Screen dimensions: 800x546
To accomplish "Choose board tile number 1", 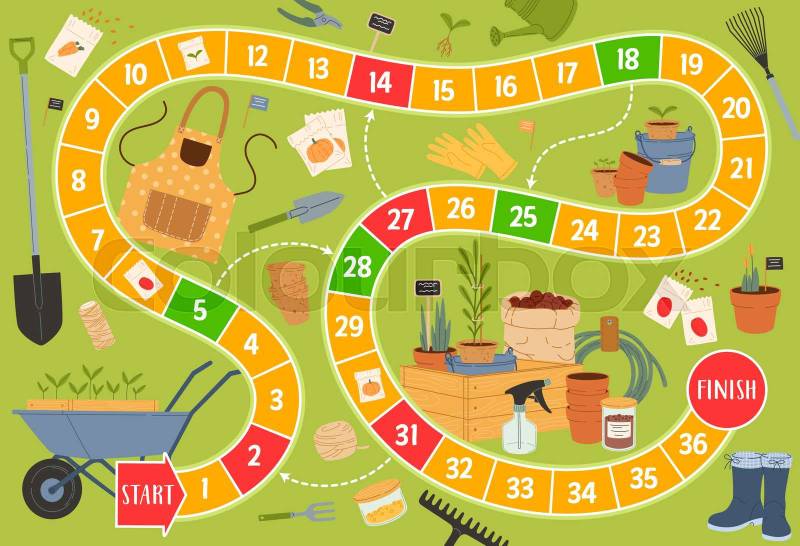I will click(202, 490).
